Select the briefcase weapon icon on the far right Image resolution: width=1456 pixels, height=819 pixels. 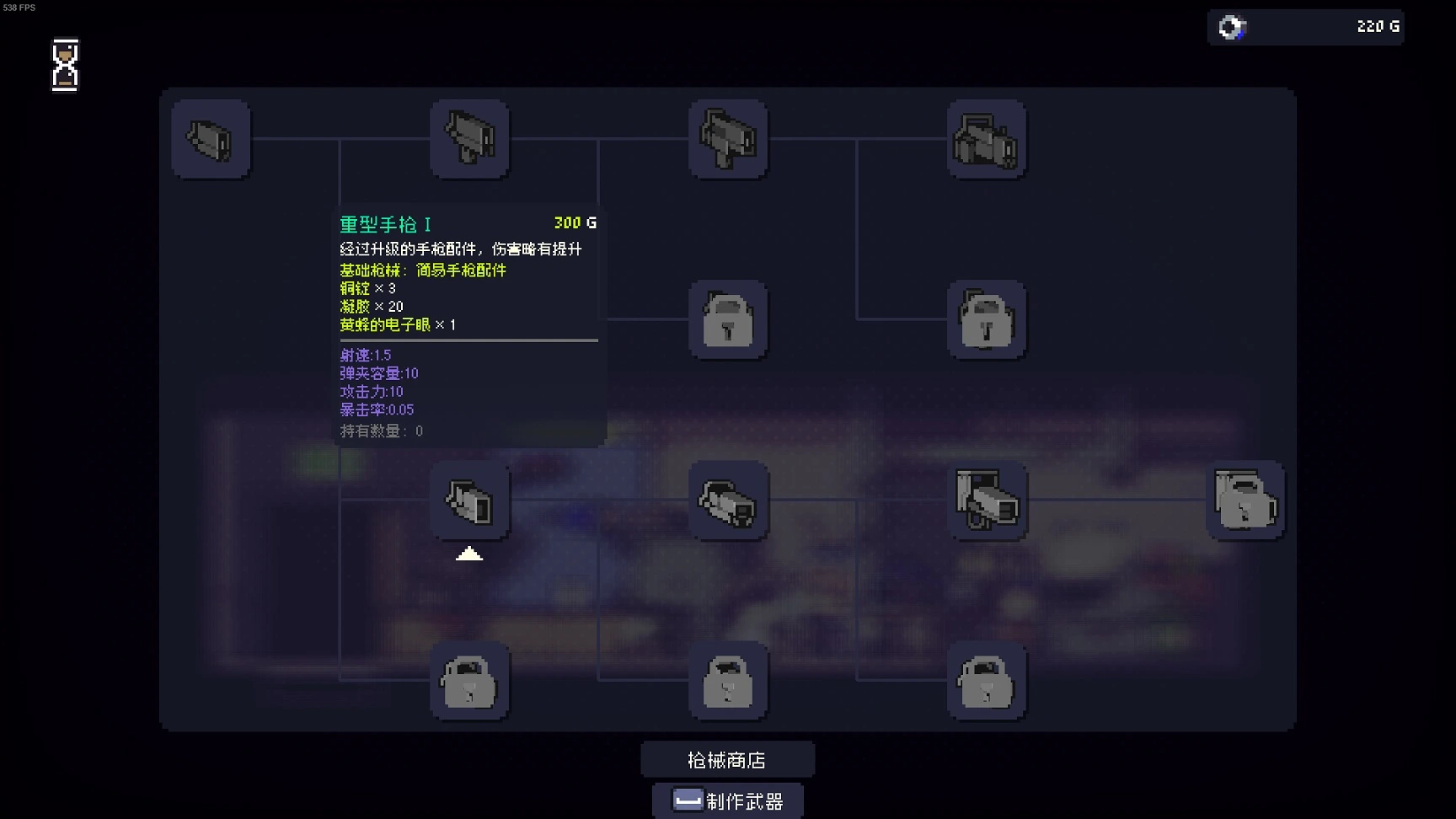pyautogui.click(x=1245, y=501)
